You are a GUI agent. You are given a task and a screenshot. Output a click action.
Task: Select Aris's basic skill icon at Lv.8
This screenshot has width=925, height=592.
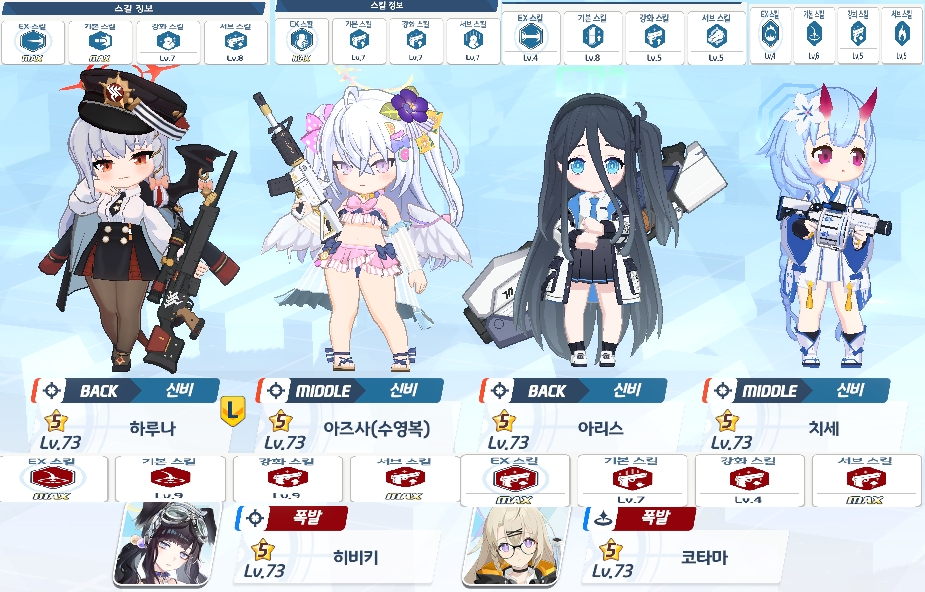(592, 38)
